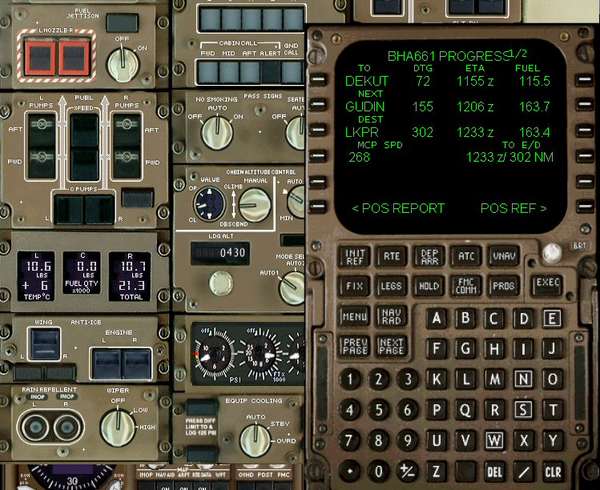Switch the wing anti-ice button

coord(44,344)
